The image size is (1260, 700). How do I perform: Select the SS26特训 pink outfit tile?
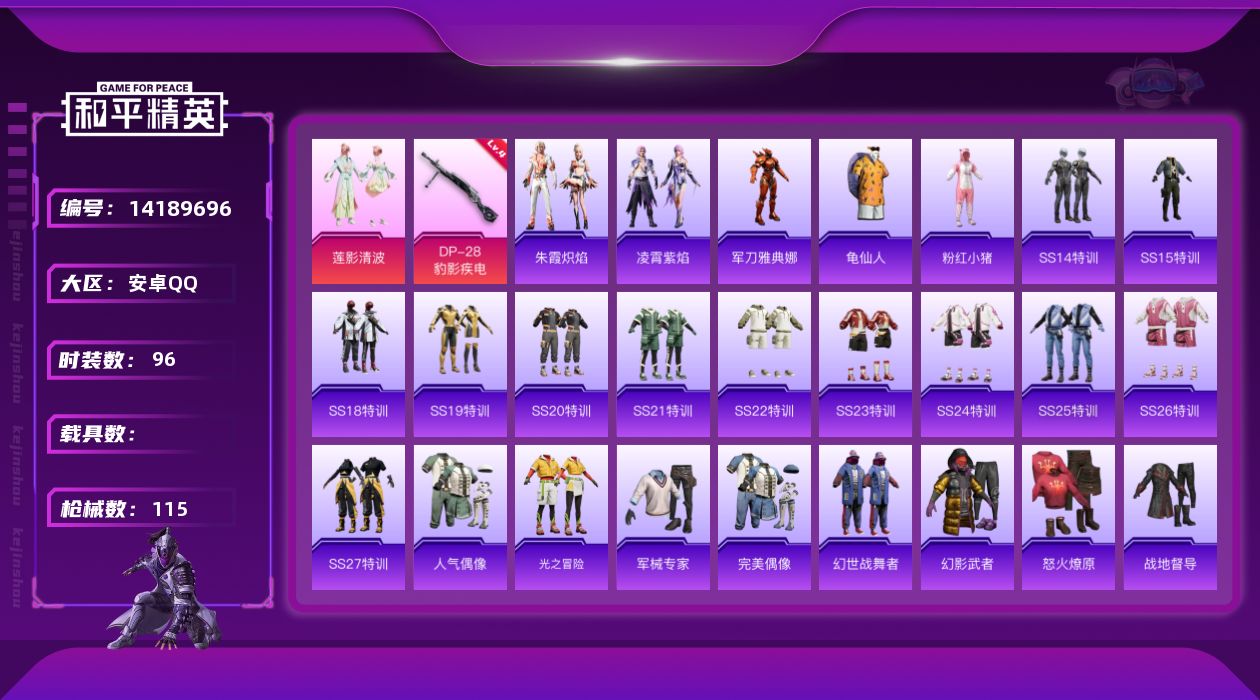(1170, 363)
